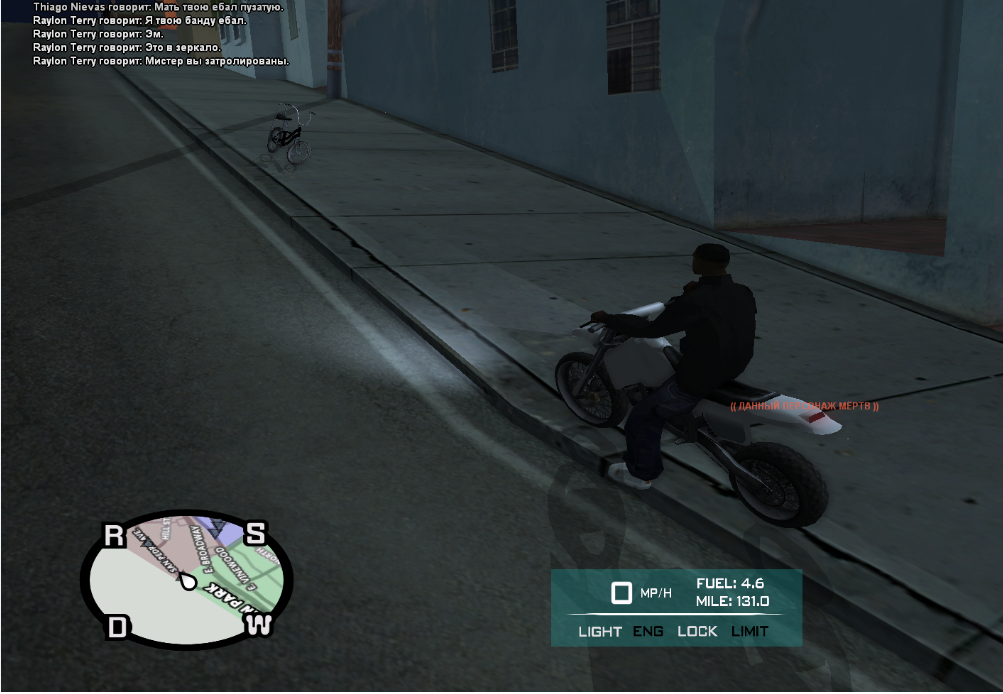Screen dimensions: 1003x694
Task: Select the player arrow marker on the minimap
Action: point(186,583)
